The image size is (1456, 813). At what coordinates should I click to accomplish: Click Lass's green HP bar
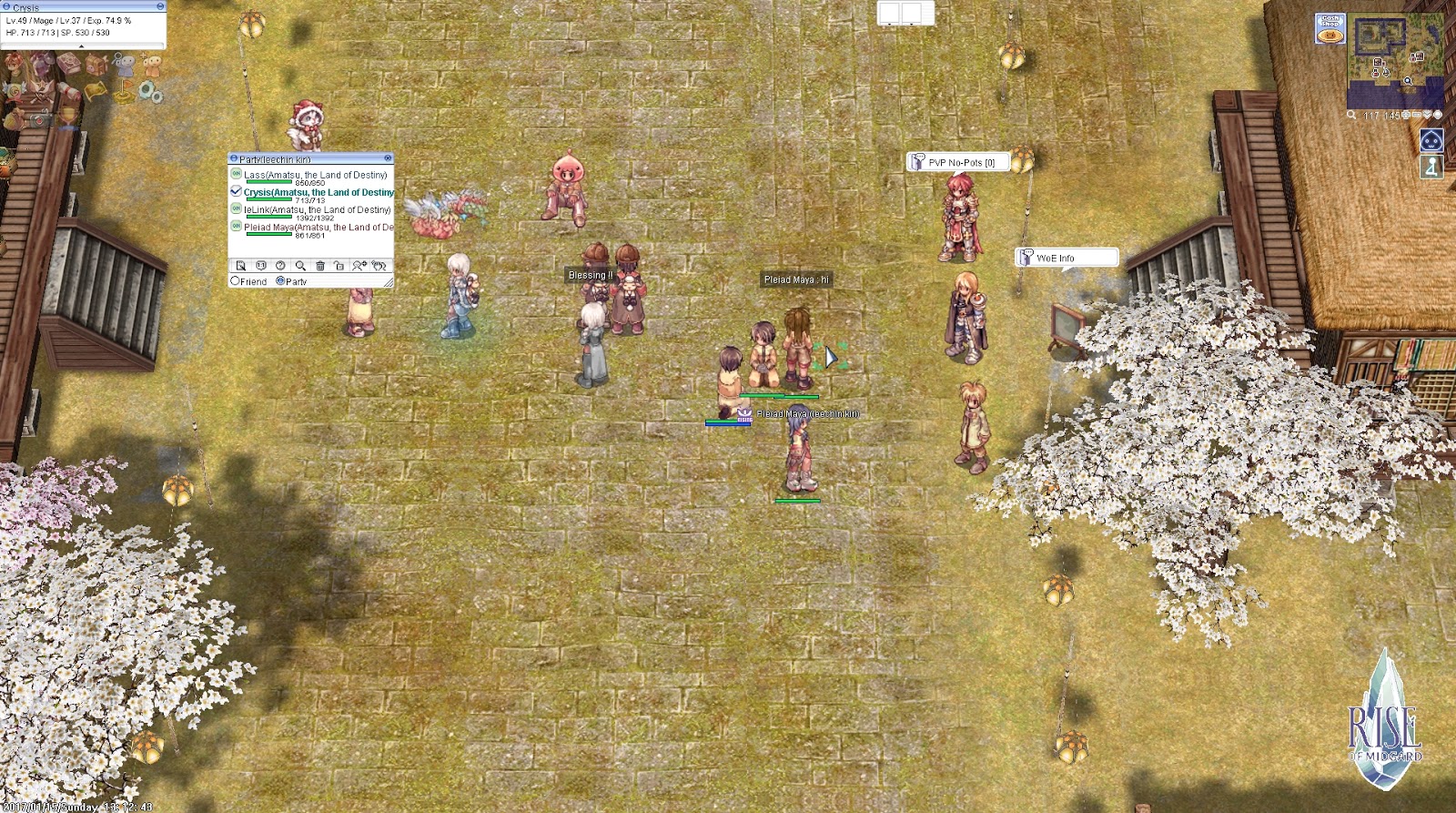click(x=269, y=181)
